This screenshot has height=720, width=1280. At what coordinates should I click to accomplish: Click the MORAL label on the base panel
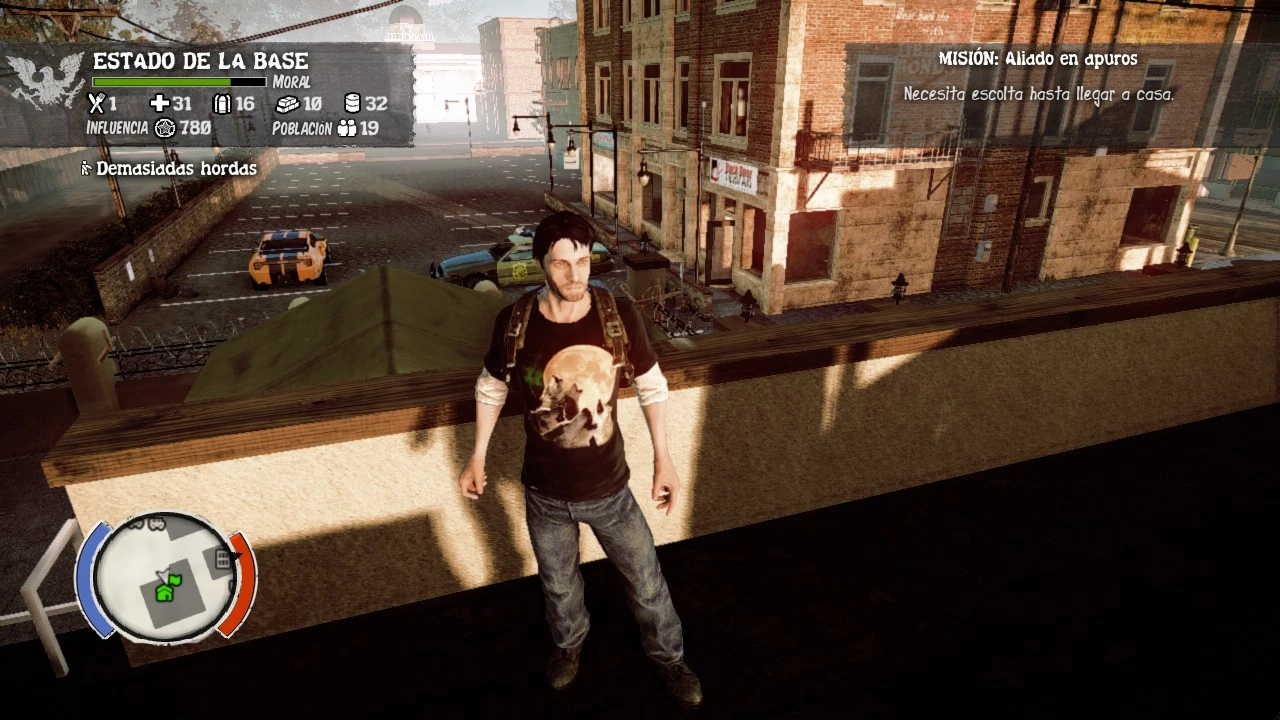tap(291, 82)
